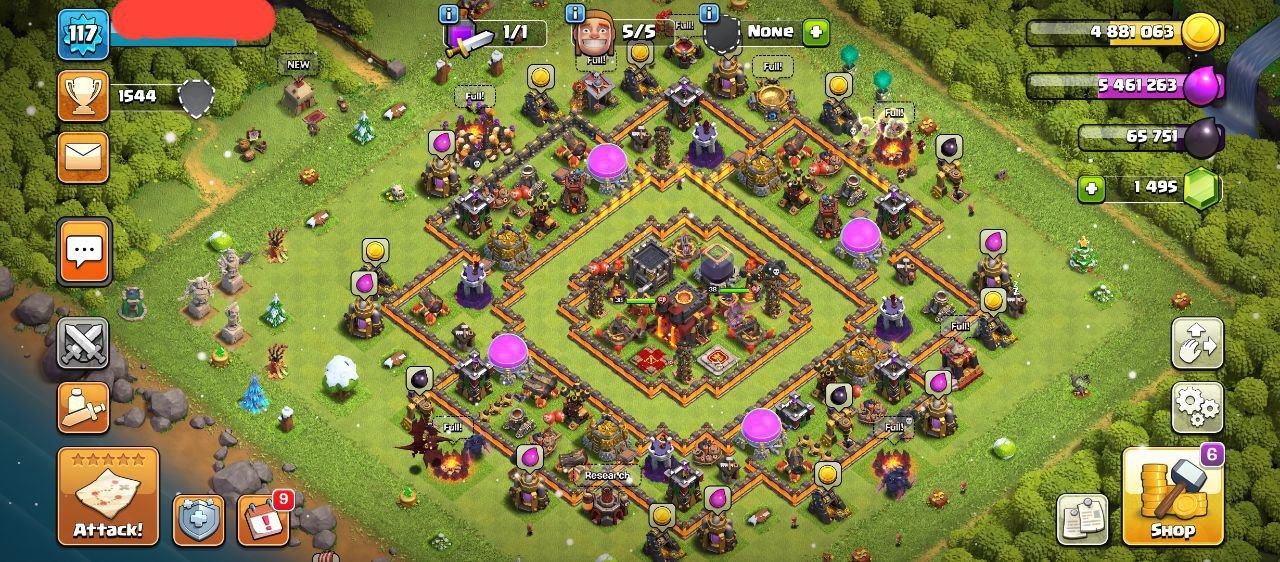Buy gems using the green plus button
Image resolution: width=1280 pixels, height=562 pixels.
coord(1091,187)
